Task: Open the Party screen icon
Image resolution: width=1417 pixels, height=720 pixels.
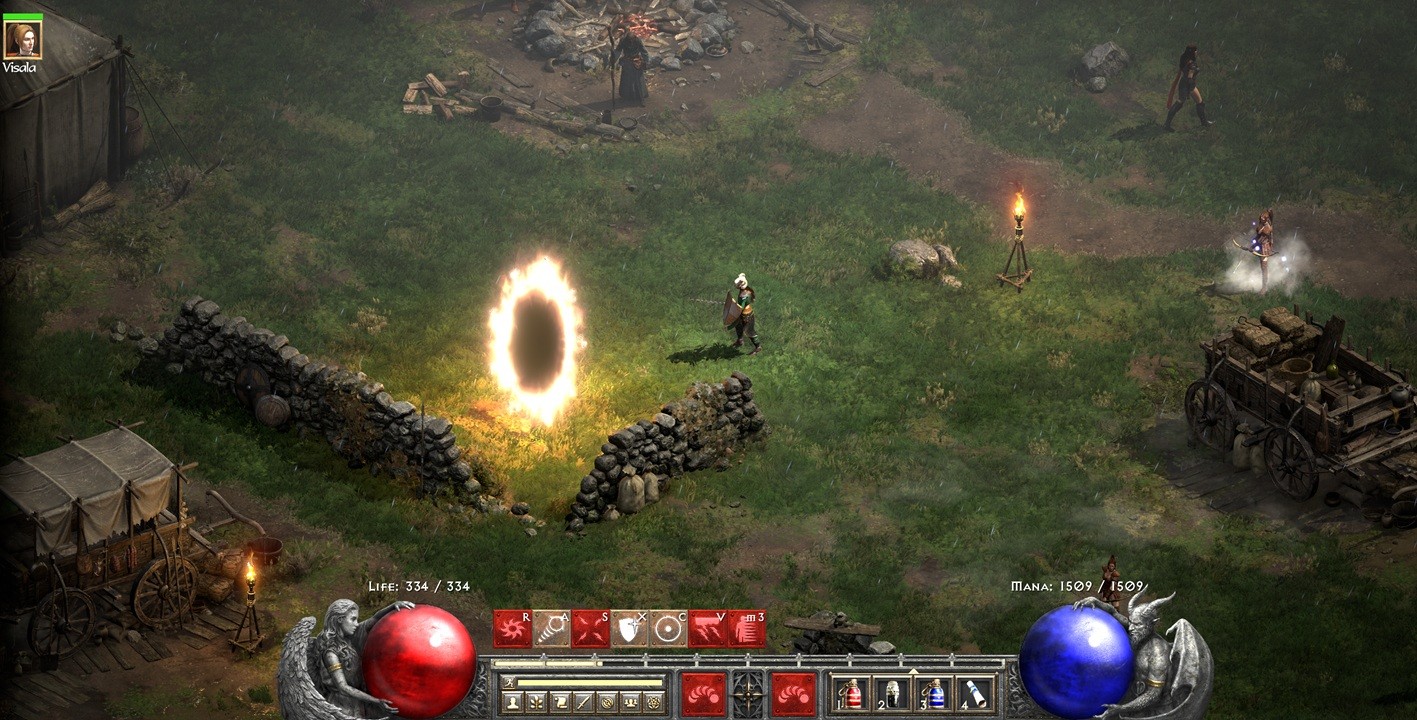Action: click(x=630, y=701)
